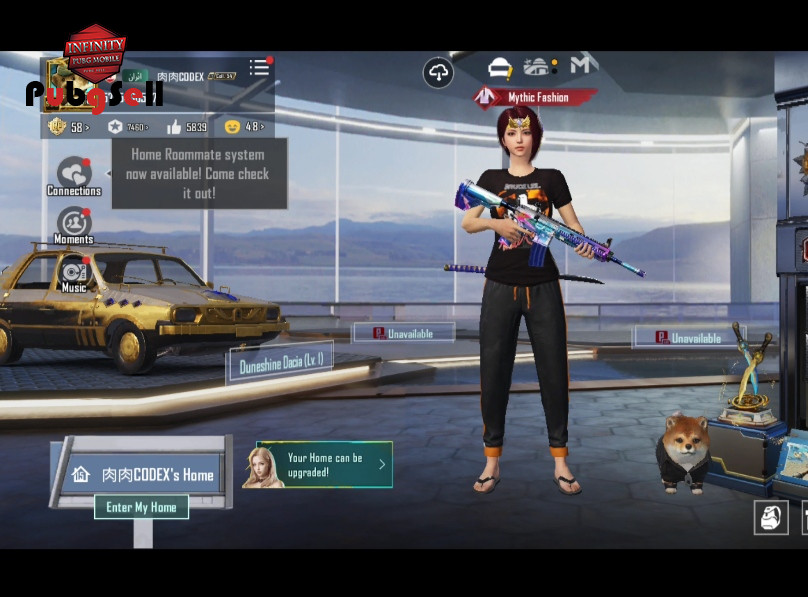This screenshot has width=808, height=597.
Task: Open the home dome icon at top
Action: (539, 67)
